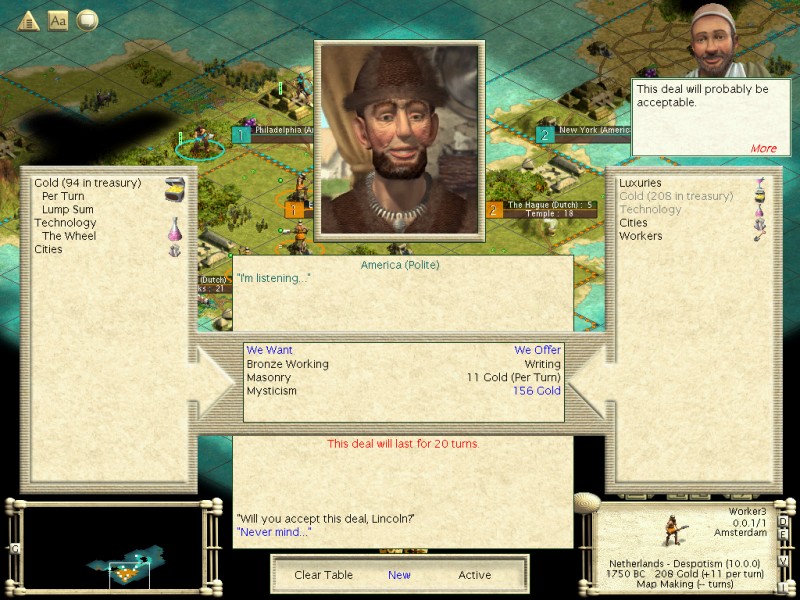Remove Bronze Working from We Want
This screenshot has height=600, width=800.
point(287,364)
